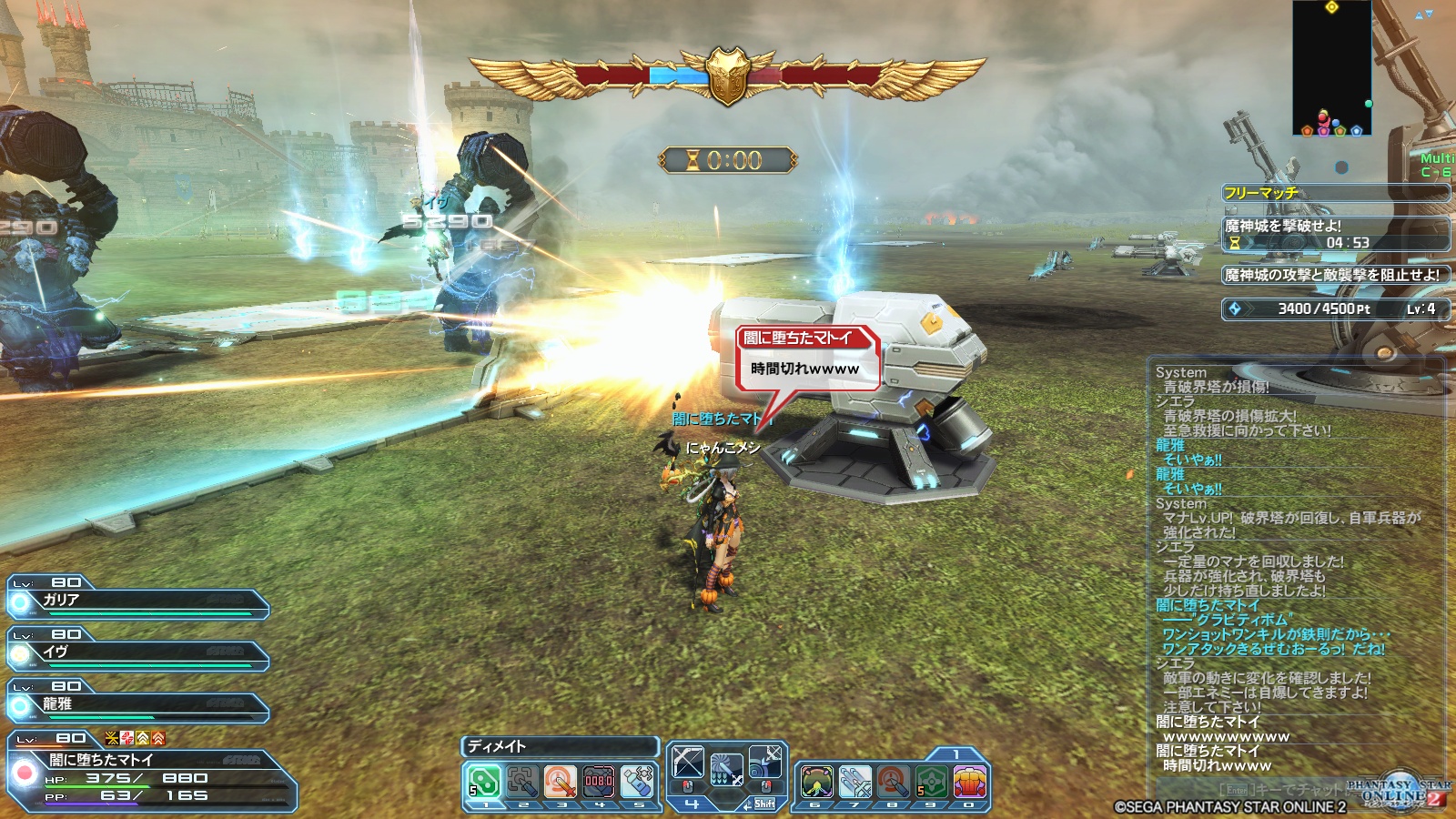Use the water bottle item in slot 5

tap(638, 781)
